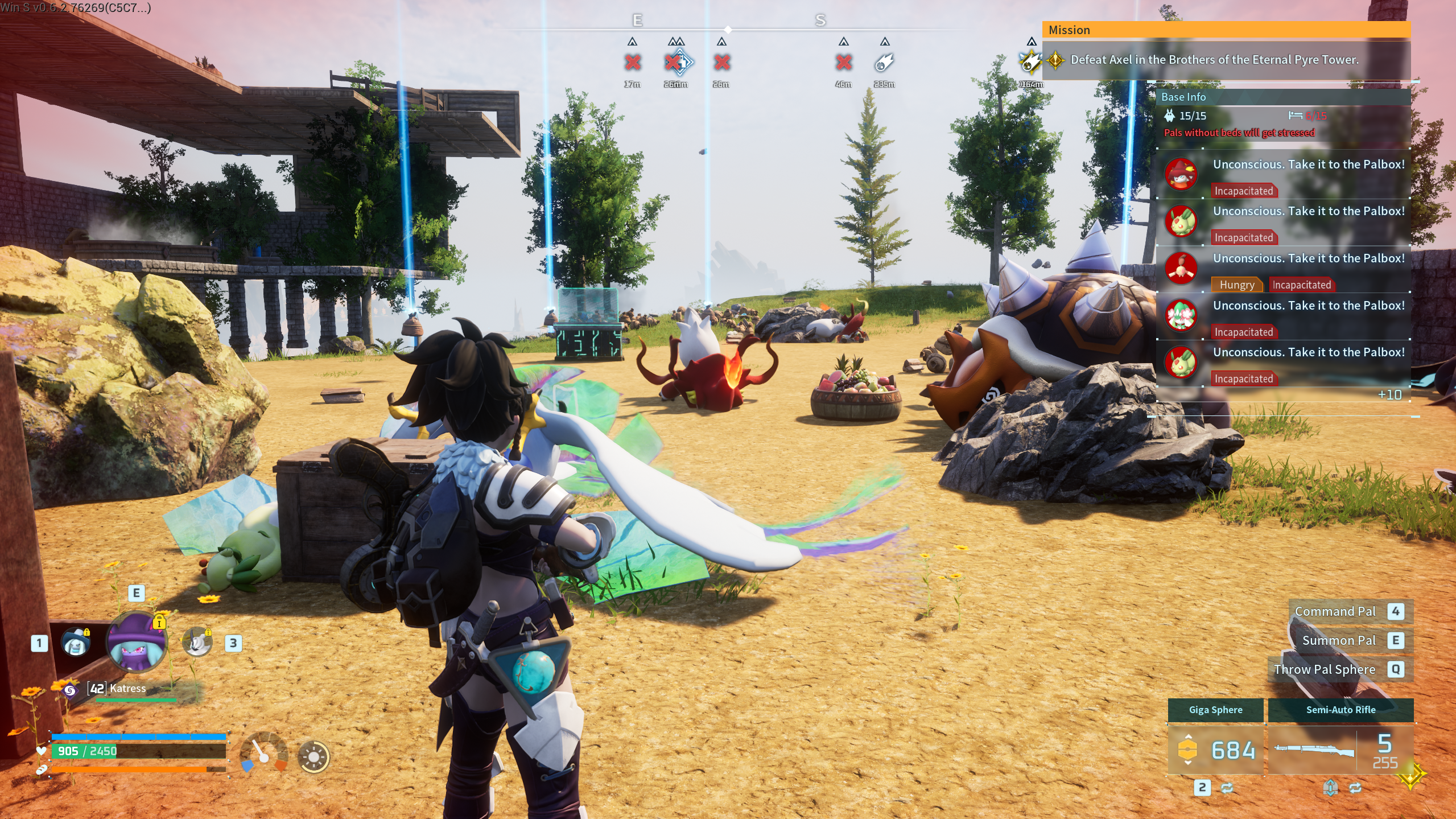The height and width of the screenshot is (819, 1456).
Task: Select the red-hatted incapacitated pal row
Action: [1283, 174]
